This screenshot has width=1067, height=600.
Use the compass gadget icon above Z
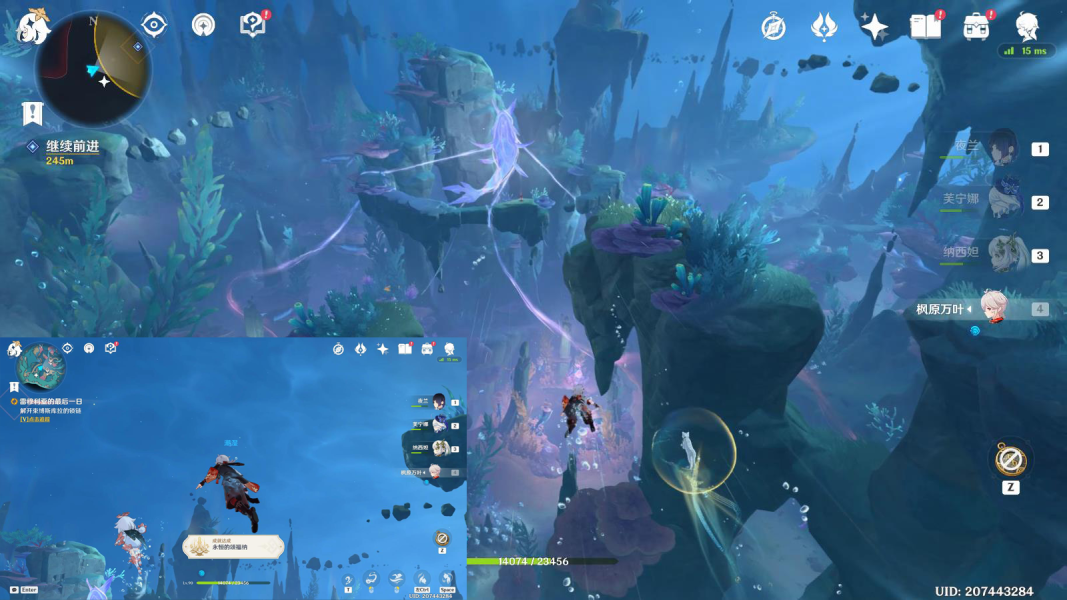pos(1010,460)
